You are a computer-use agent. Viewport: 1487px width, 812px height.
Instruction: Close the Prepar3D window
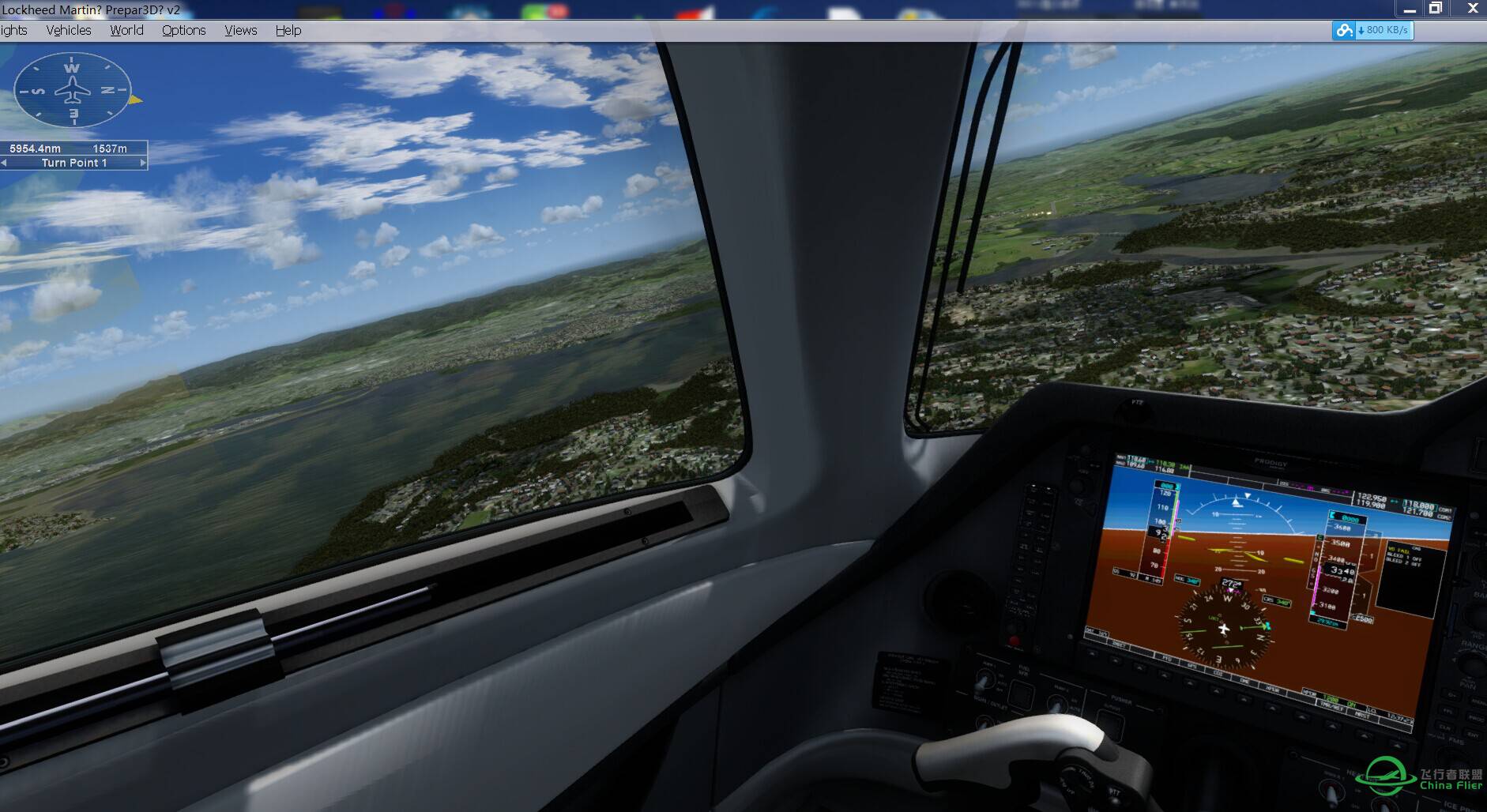[x=1473, y=9]
